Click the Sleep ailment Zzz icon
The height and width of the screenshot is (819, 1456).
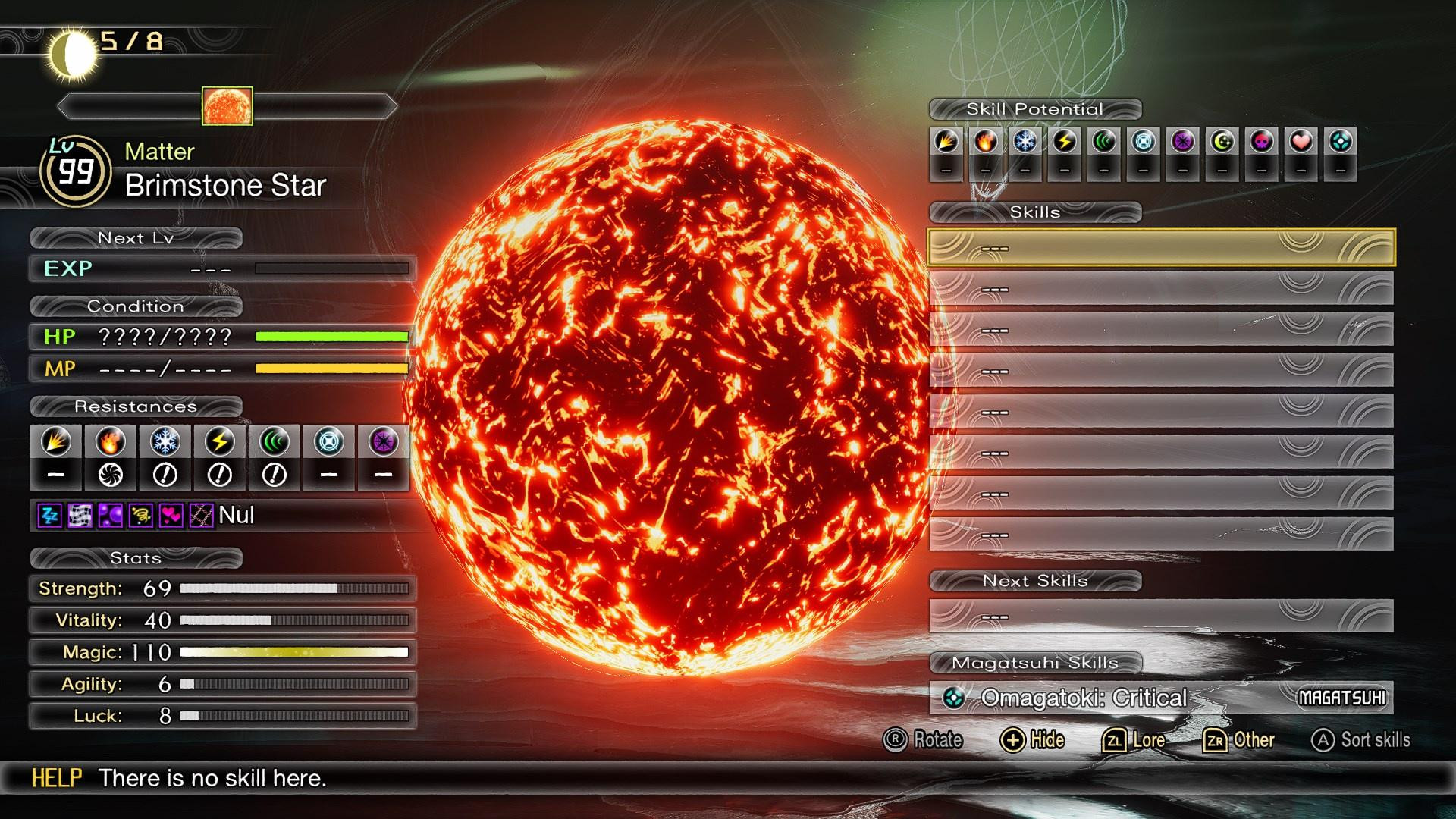click(x=49, y=517)
